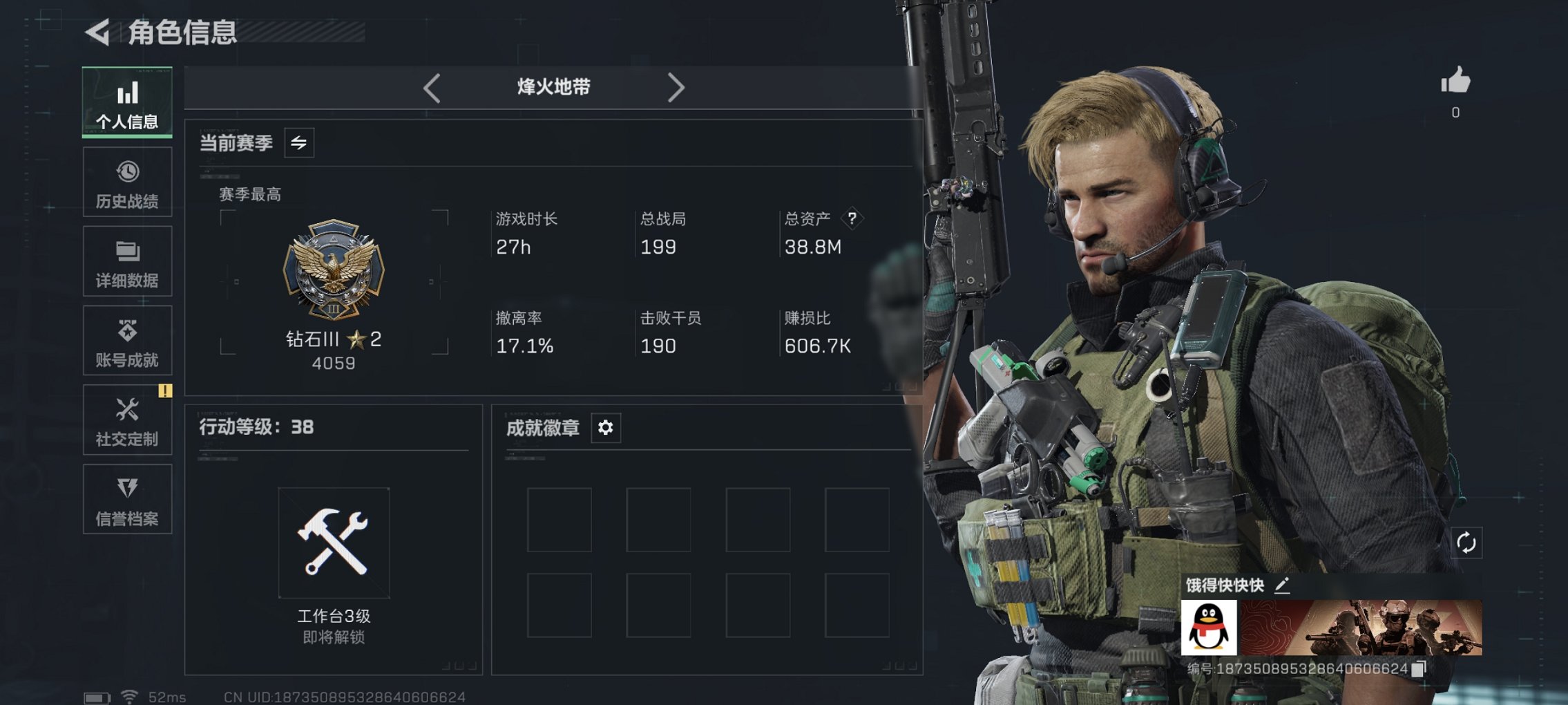Image resolution: width=1568 pixels, height=705 pixels.
Task: Open the 总资产 question mark tooltip
Action: click(851, 219)
